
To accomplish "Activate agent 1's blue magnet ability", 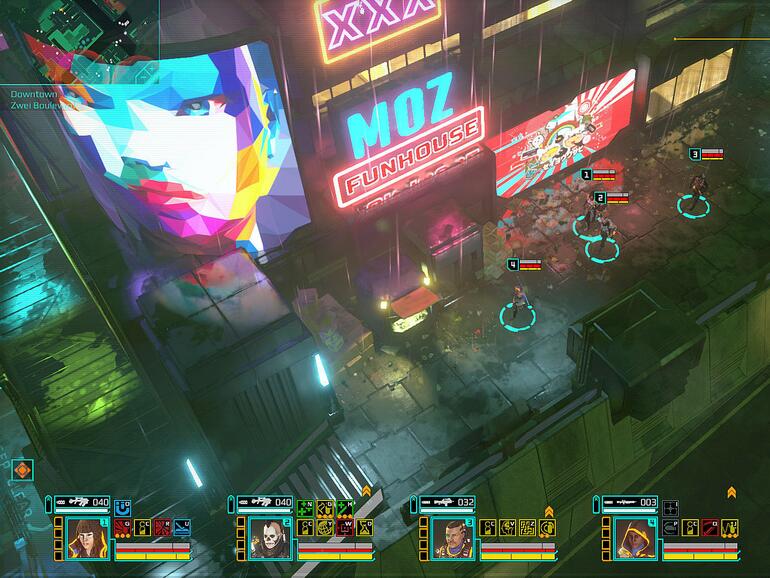I will (x=123, y=507).
